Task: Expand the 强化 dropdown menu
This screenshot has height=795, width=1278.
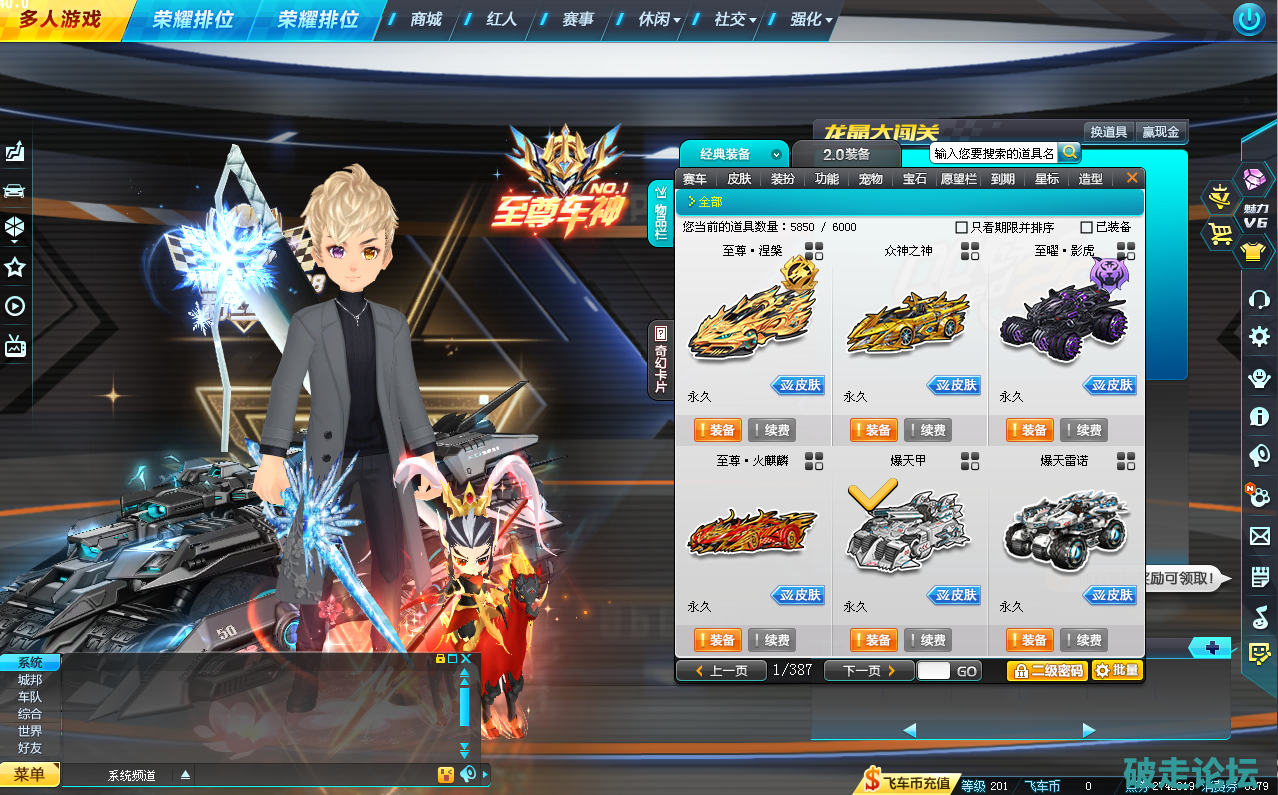Action: 810,19
